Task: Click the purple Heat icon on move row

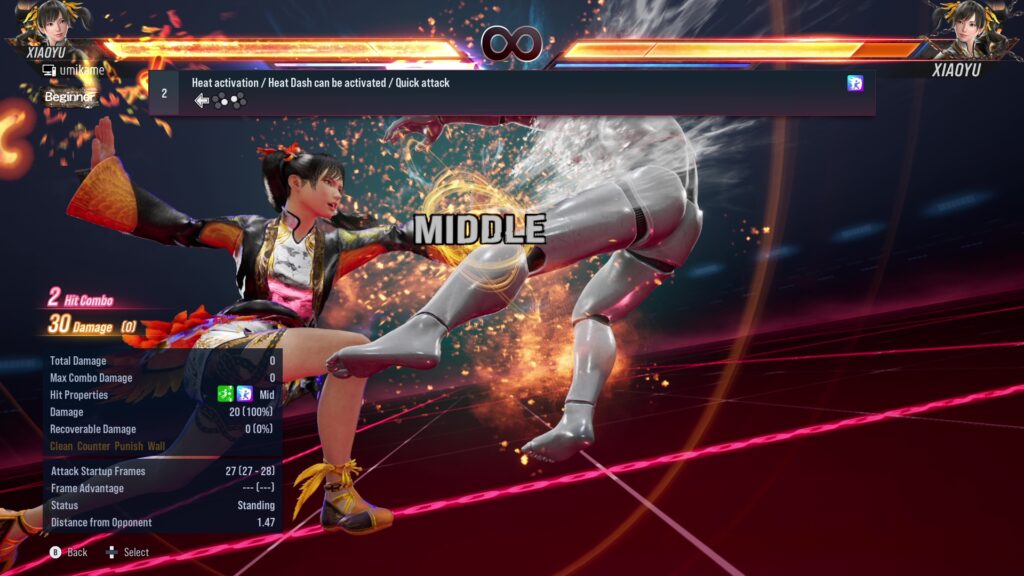Action: pos(855,83)
